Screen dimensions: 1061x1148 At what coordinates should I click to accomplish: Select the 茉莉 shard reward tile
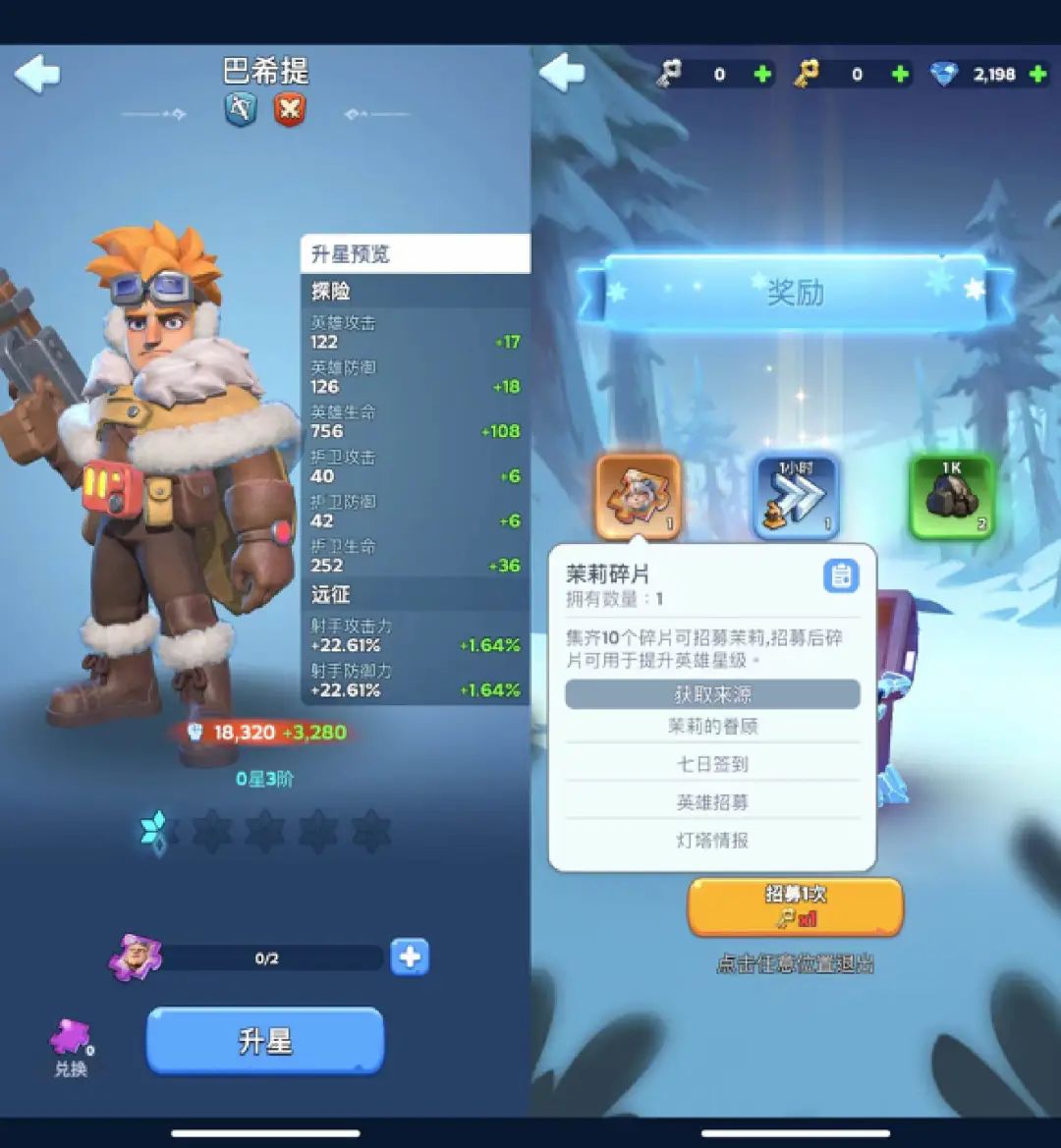click(x=638, y=497)
